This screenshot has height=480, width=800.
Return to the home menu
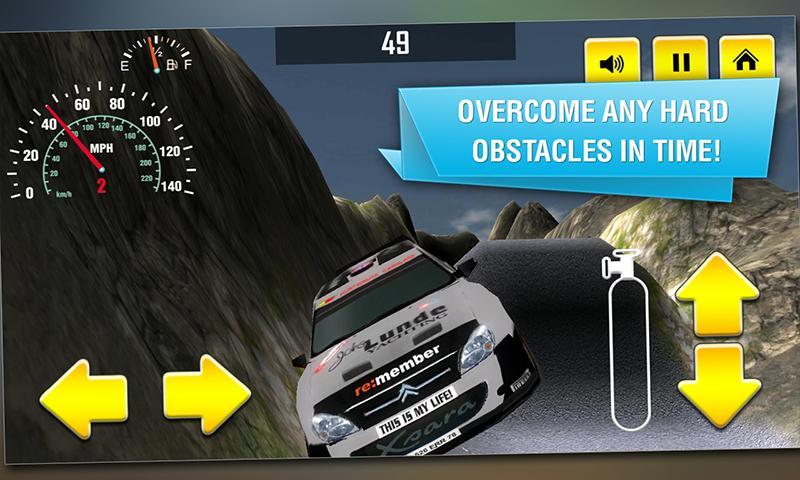745,62
